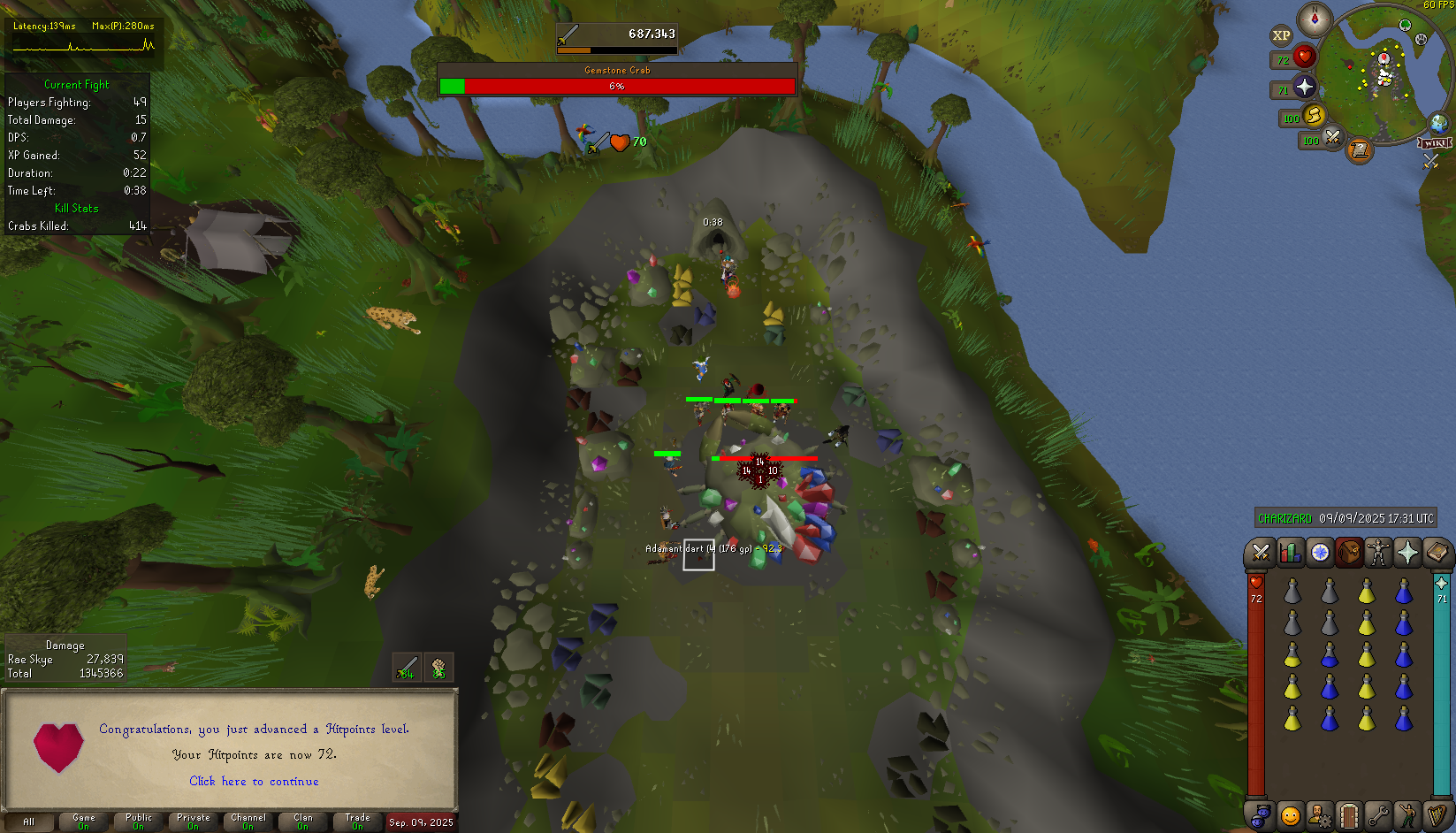Activate the special attack orb

(1332, 138)
